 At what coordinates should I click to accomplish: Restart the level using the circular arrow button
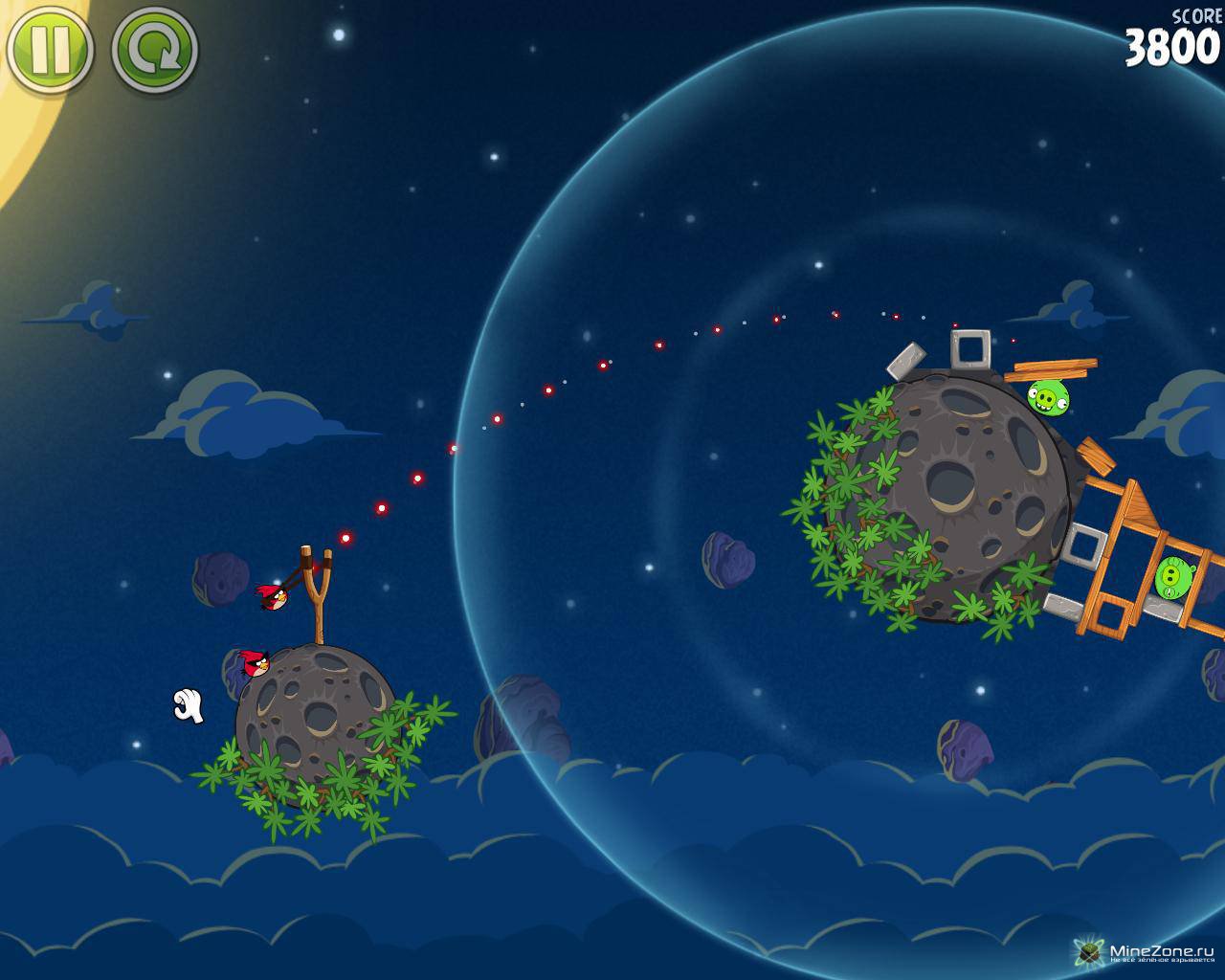tap(155, 48)
